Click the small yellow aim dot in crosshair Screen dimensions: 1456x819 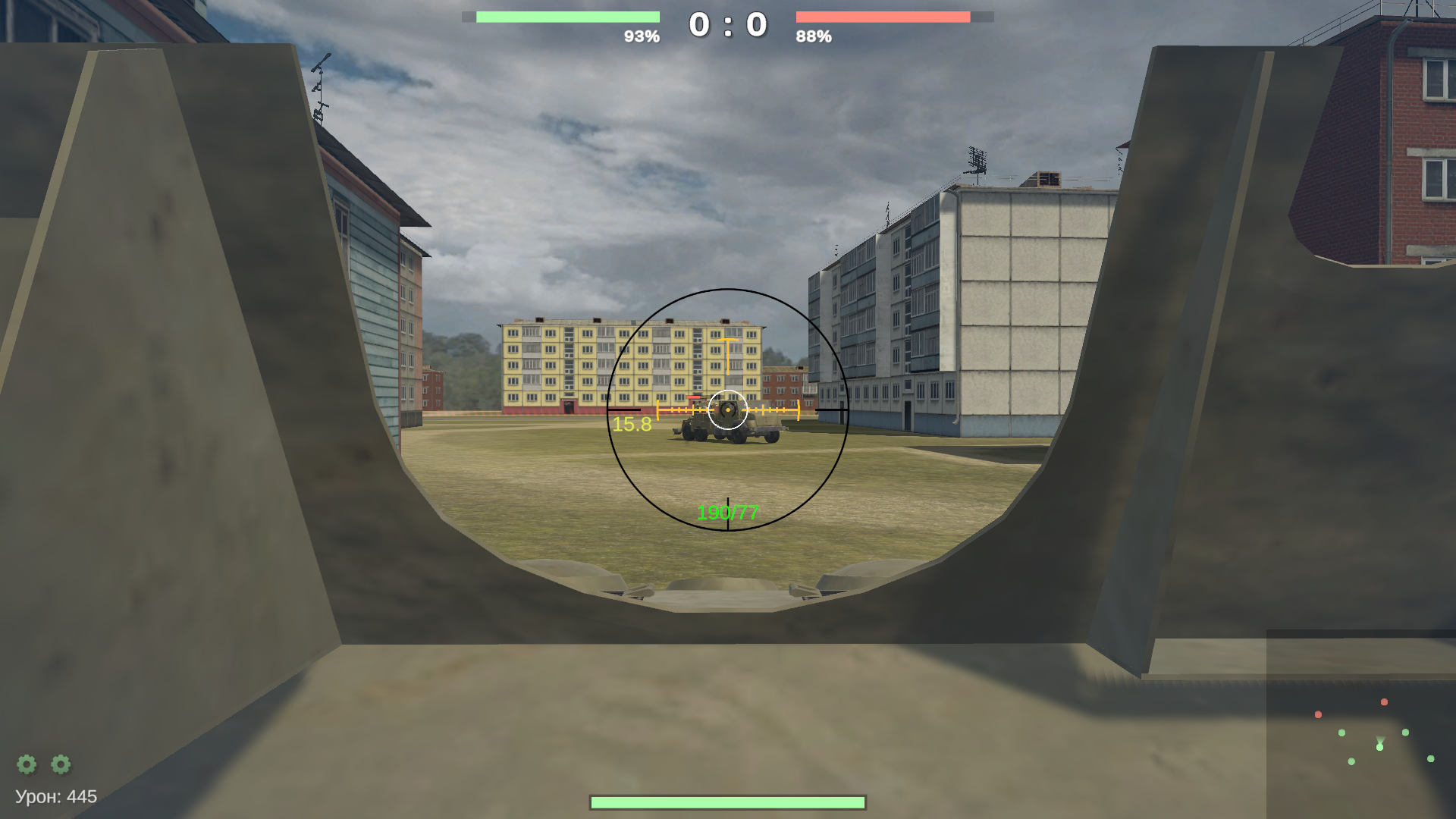(729, 409)
